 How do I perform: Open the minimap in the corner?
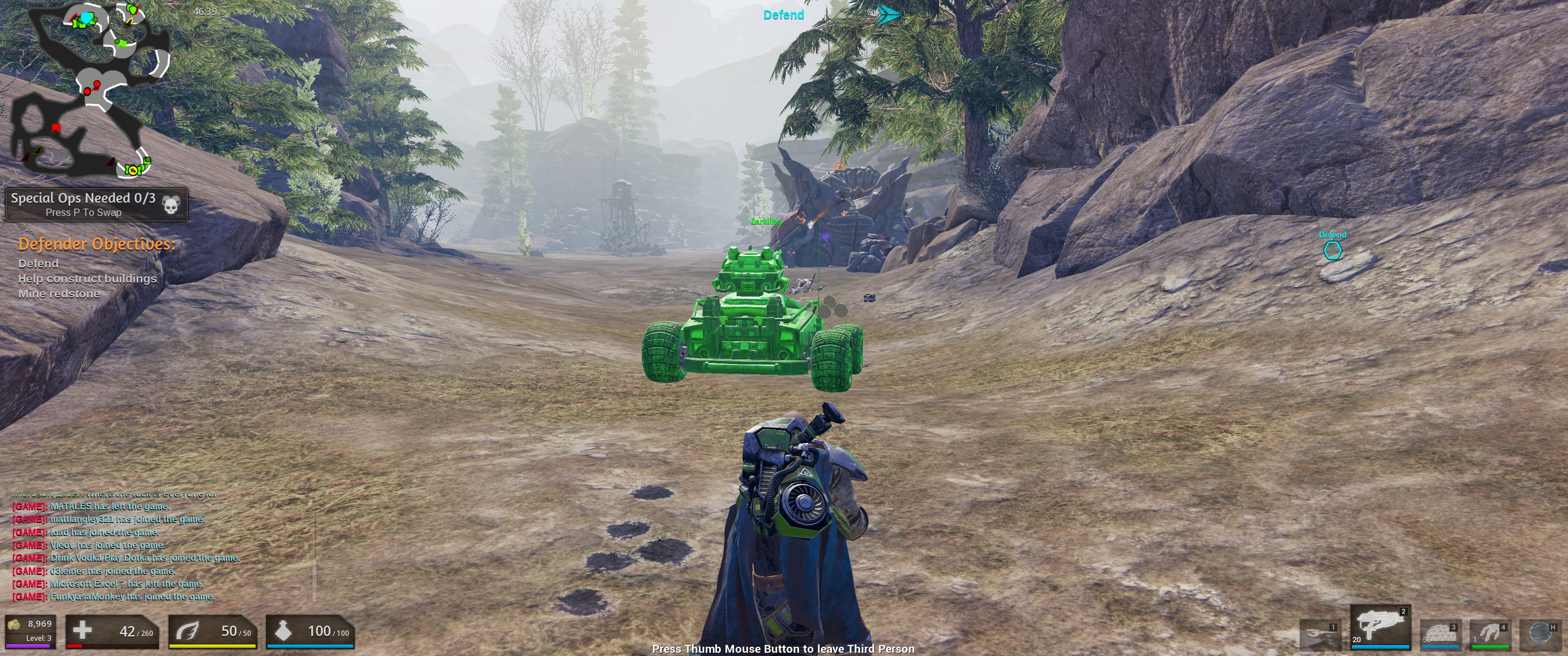pyautogui.click(x=91, y=91)
